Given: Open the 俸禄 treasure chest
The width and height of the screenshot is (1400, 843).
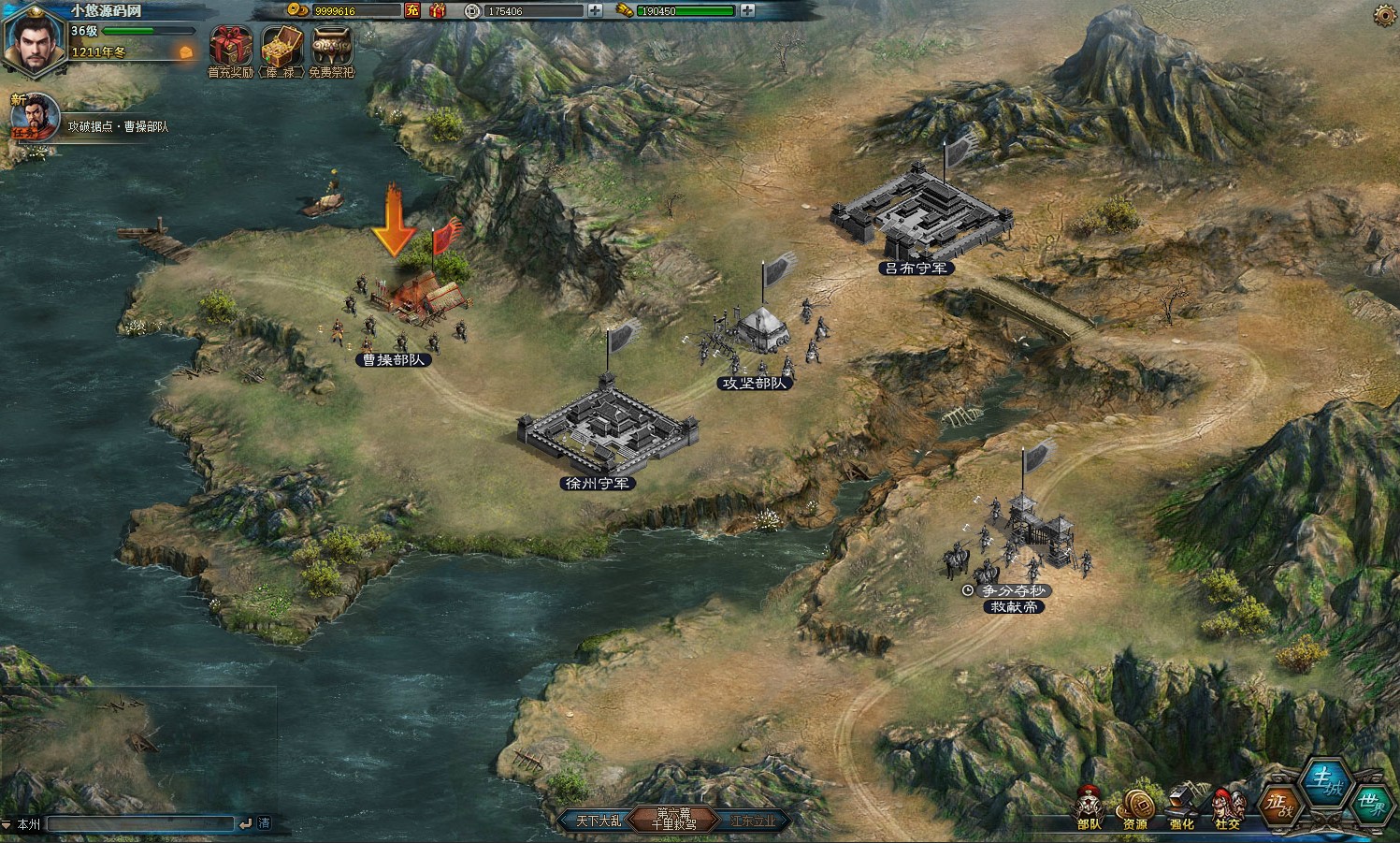Looking at the screenshot, I should [x=281, y=48].
